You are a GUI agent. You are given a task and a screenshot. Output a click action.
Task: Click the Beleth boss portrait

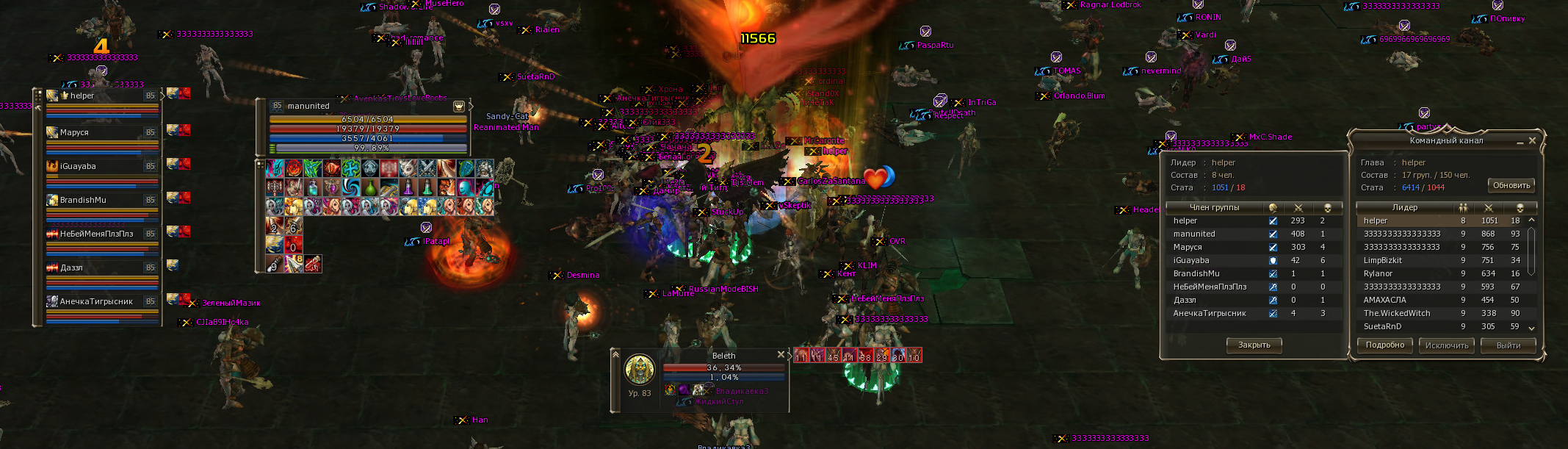[639, 370]
